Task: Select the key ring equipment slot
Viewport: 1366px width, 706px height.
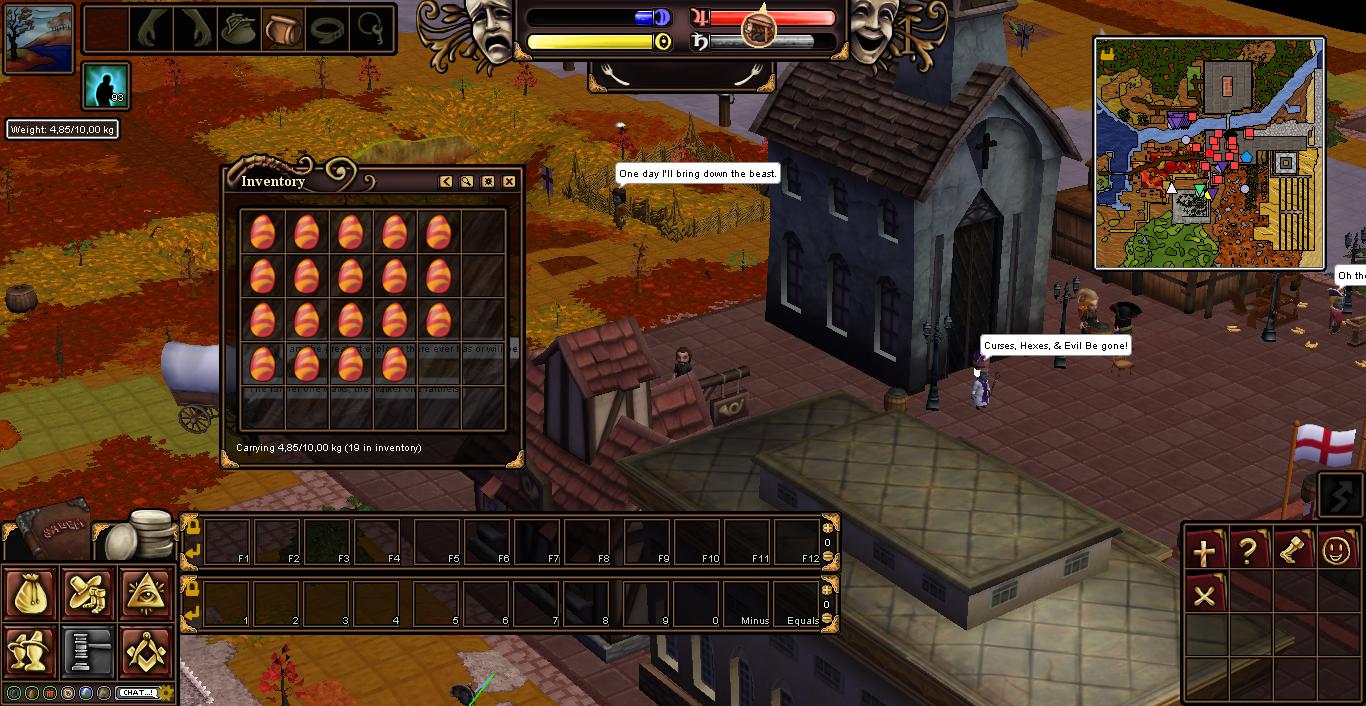Action: click(x=369, y=30)
